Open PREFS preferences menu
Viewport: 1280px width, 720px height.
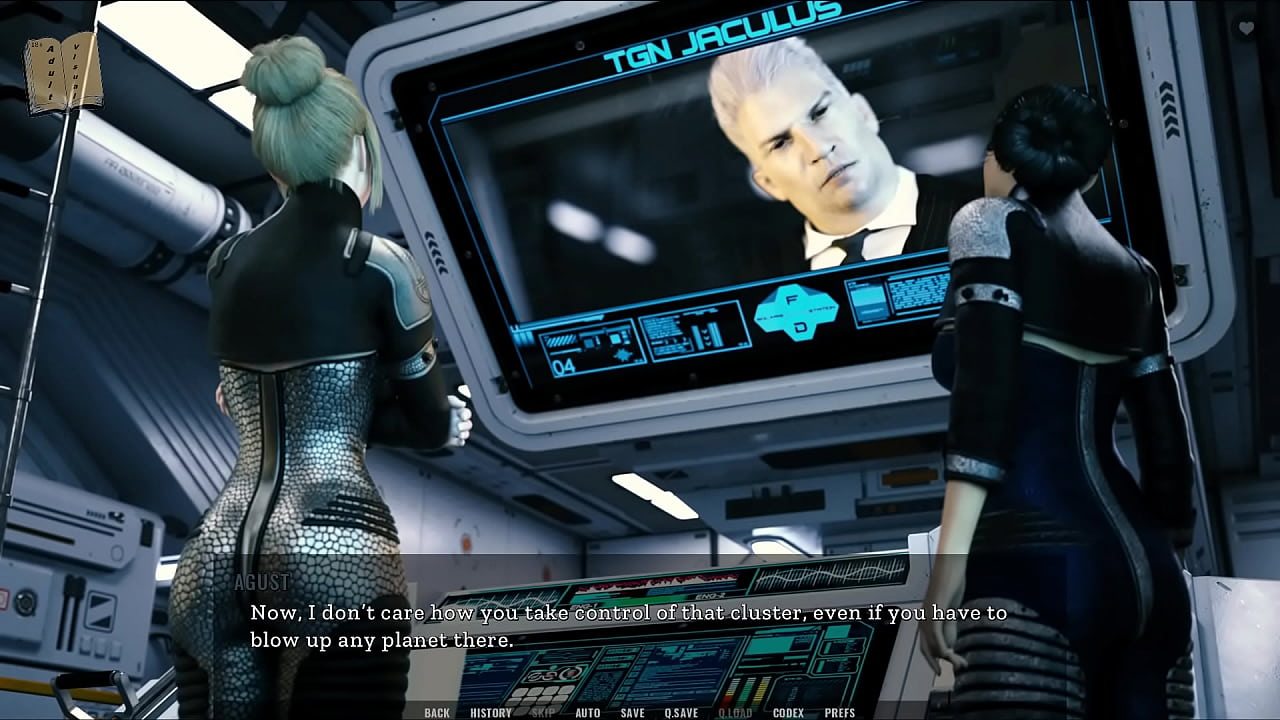(x=840, y=713)
